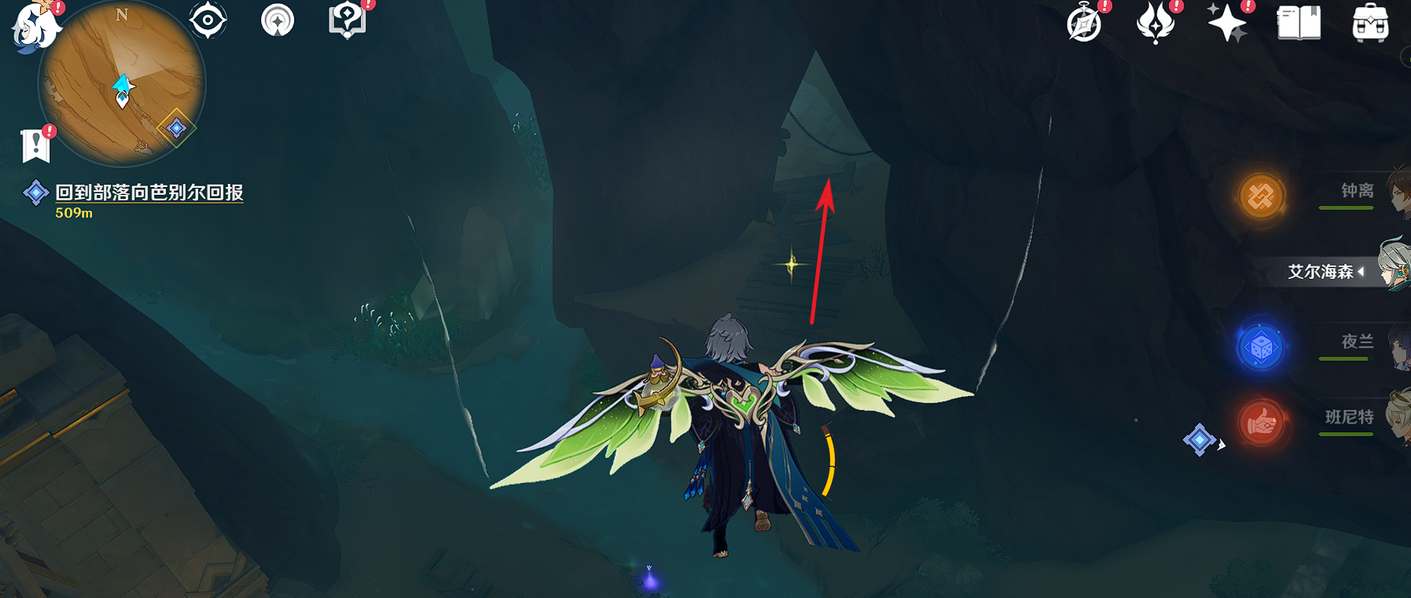This screenshot has height=598, width=1411.
Task: Open the elemental sight eye icon
Action: (208, 20)
